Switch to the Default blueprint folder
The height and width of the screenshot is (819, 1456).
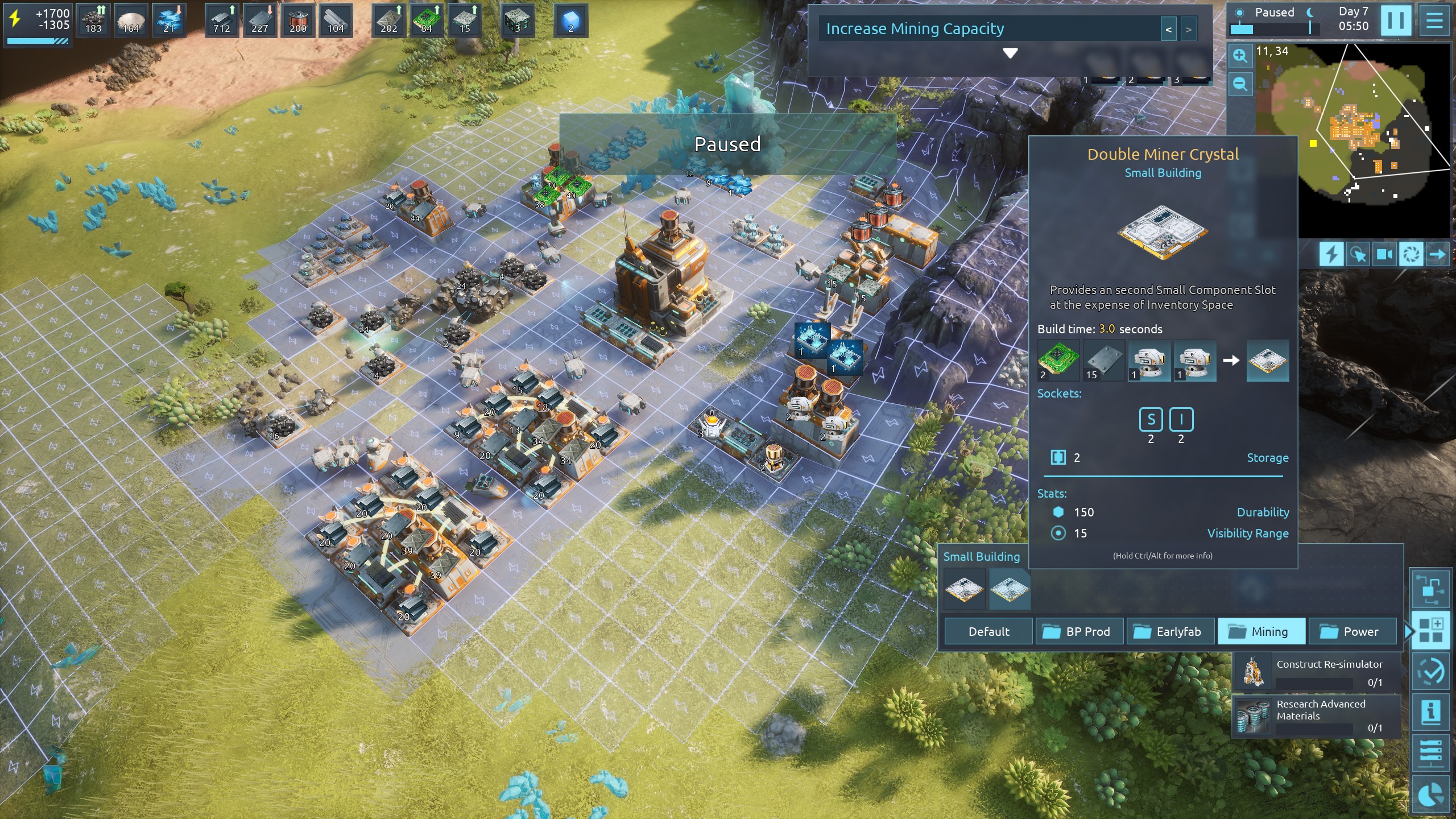[x=988, y=631]
